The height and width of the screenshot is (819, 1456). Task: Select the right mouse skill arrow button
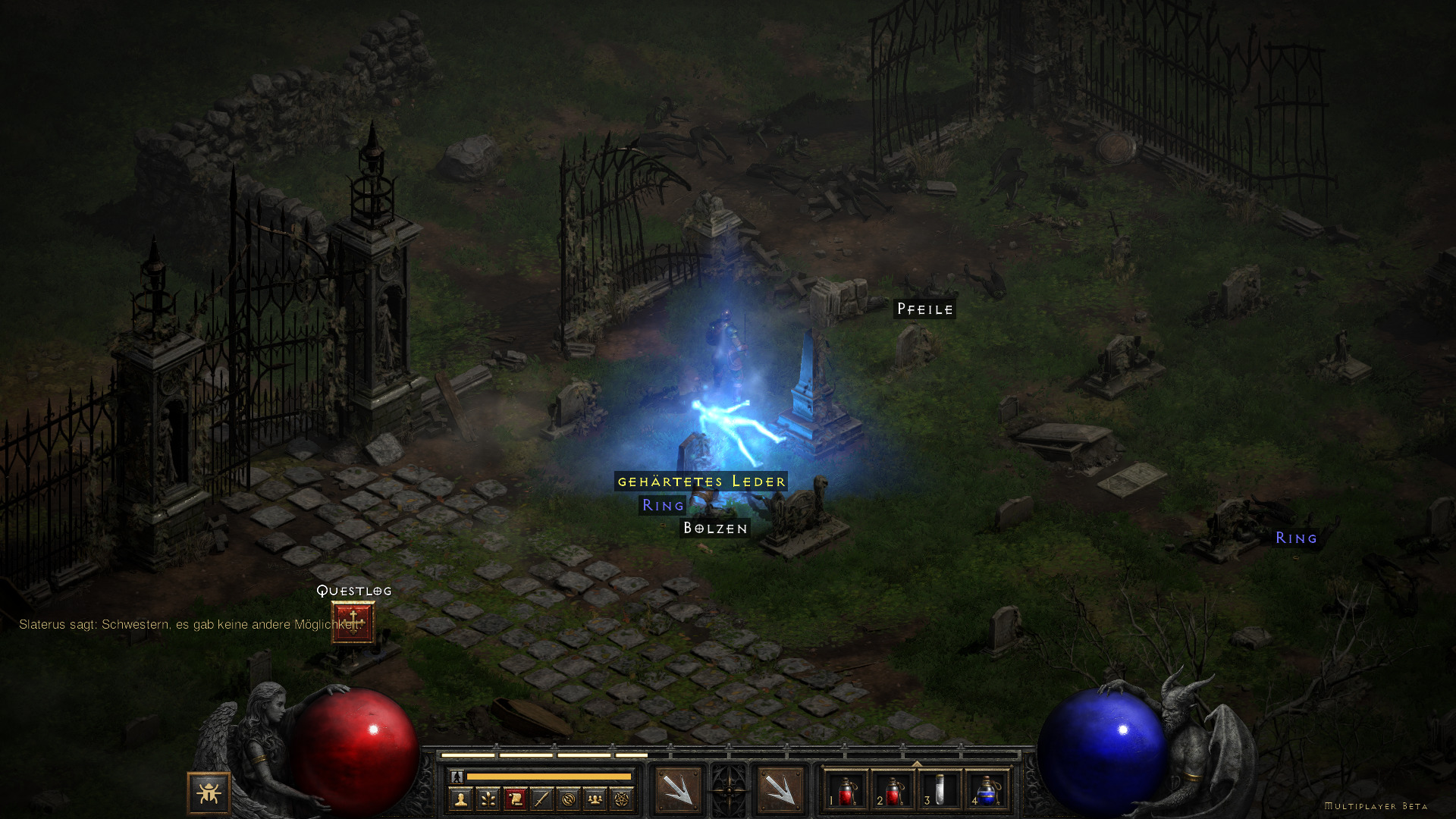pos(780,790)
